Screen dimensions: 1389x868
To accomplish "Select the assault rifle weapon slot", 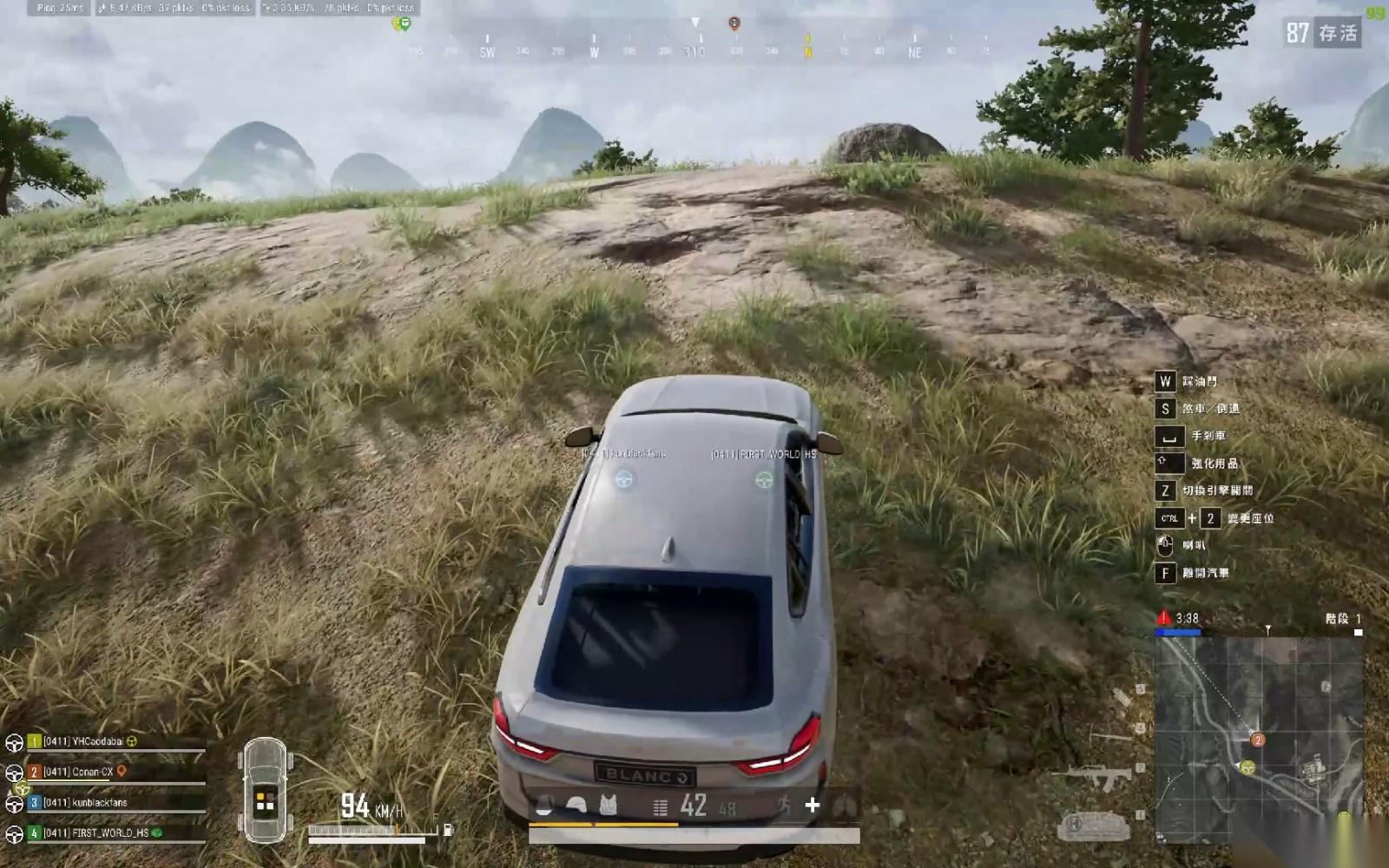I will click(1092, 777).
